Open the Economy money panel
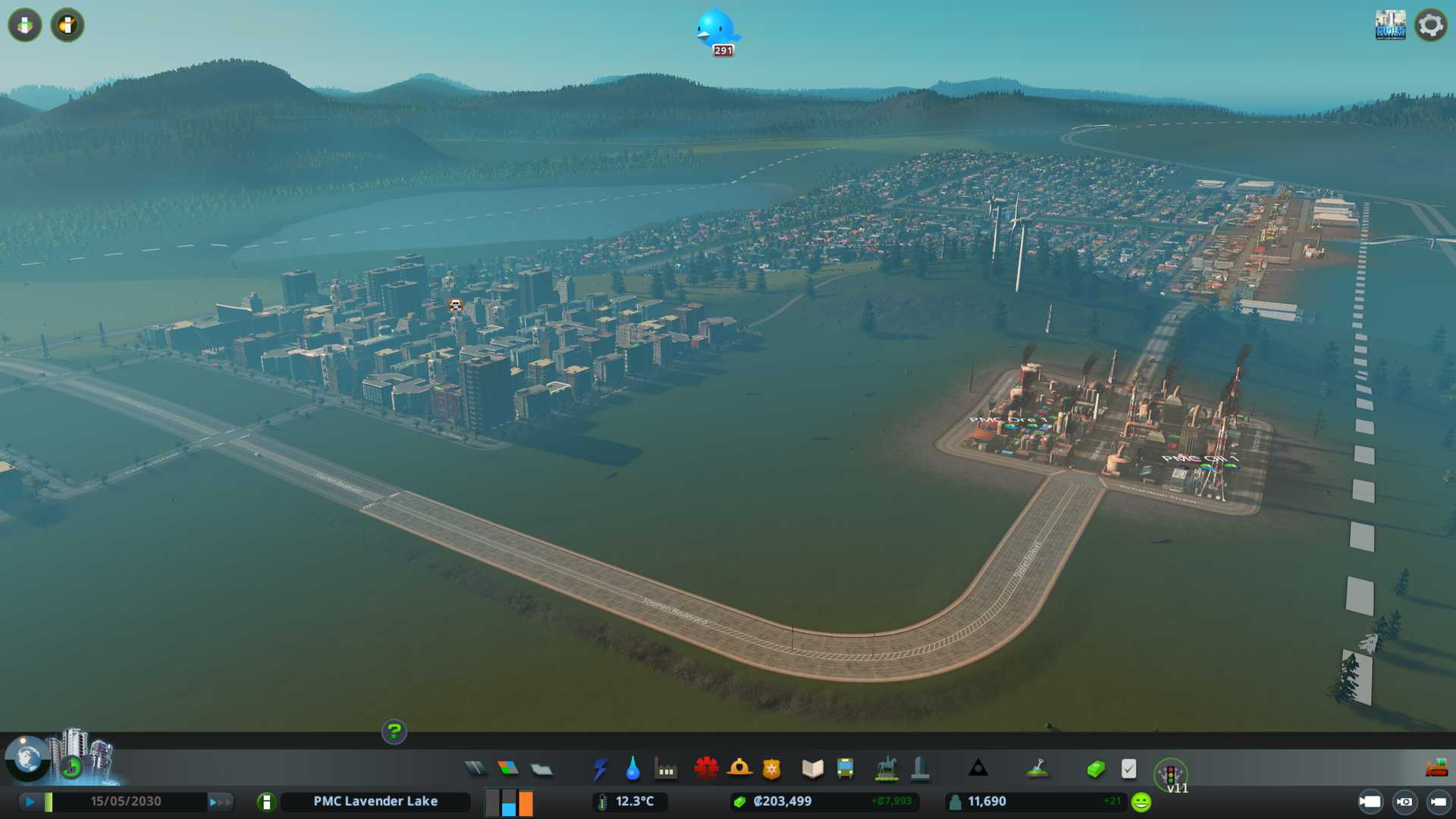This screenshot has height=819, width=1456. [x=1096, y=769]
